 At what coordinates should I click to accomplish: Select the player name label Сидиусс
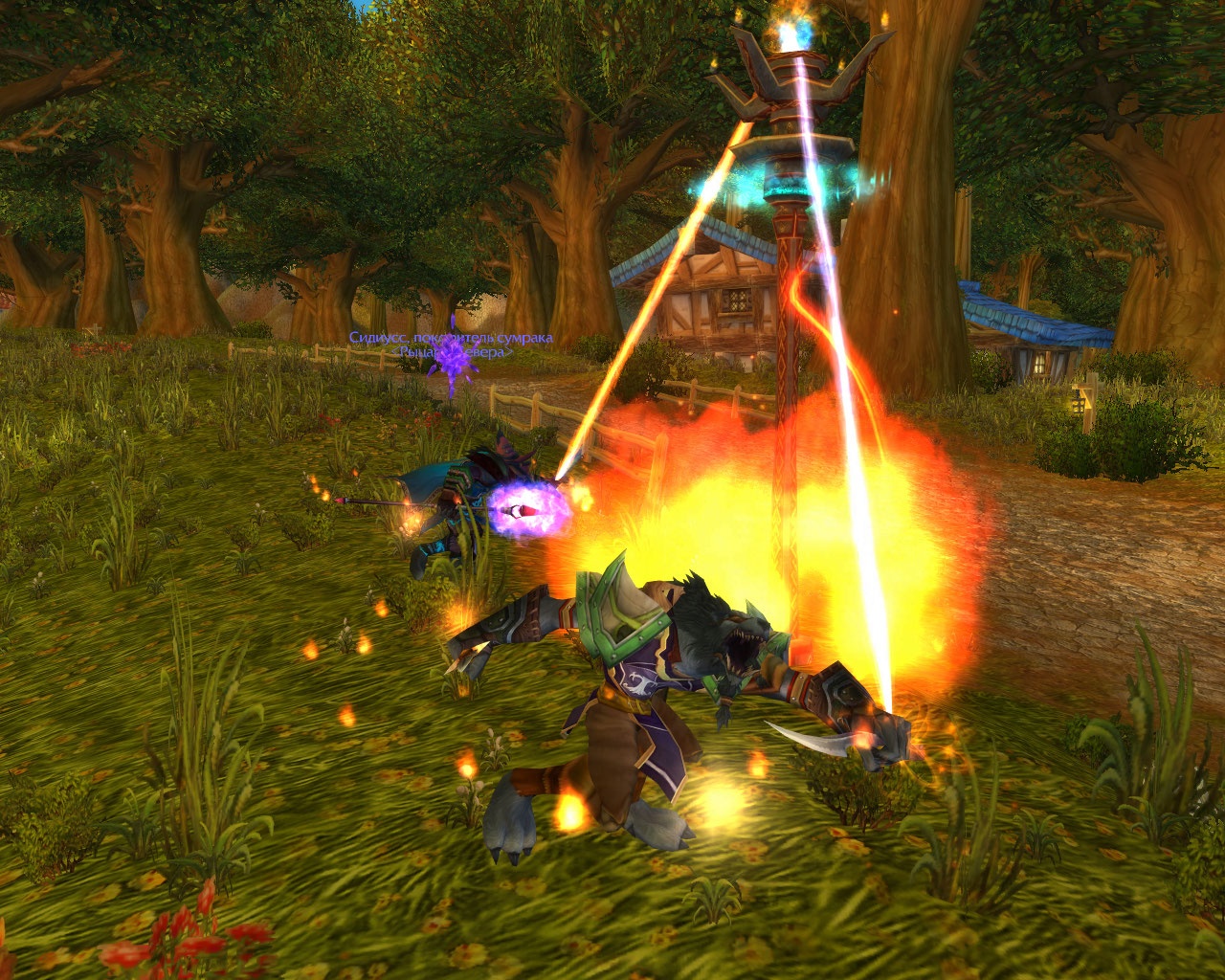pyautogui.click(x=450, y=338)
